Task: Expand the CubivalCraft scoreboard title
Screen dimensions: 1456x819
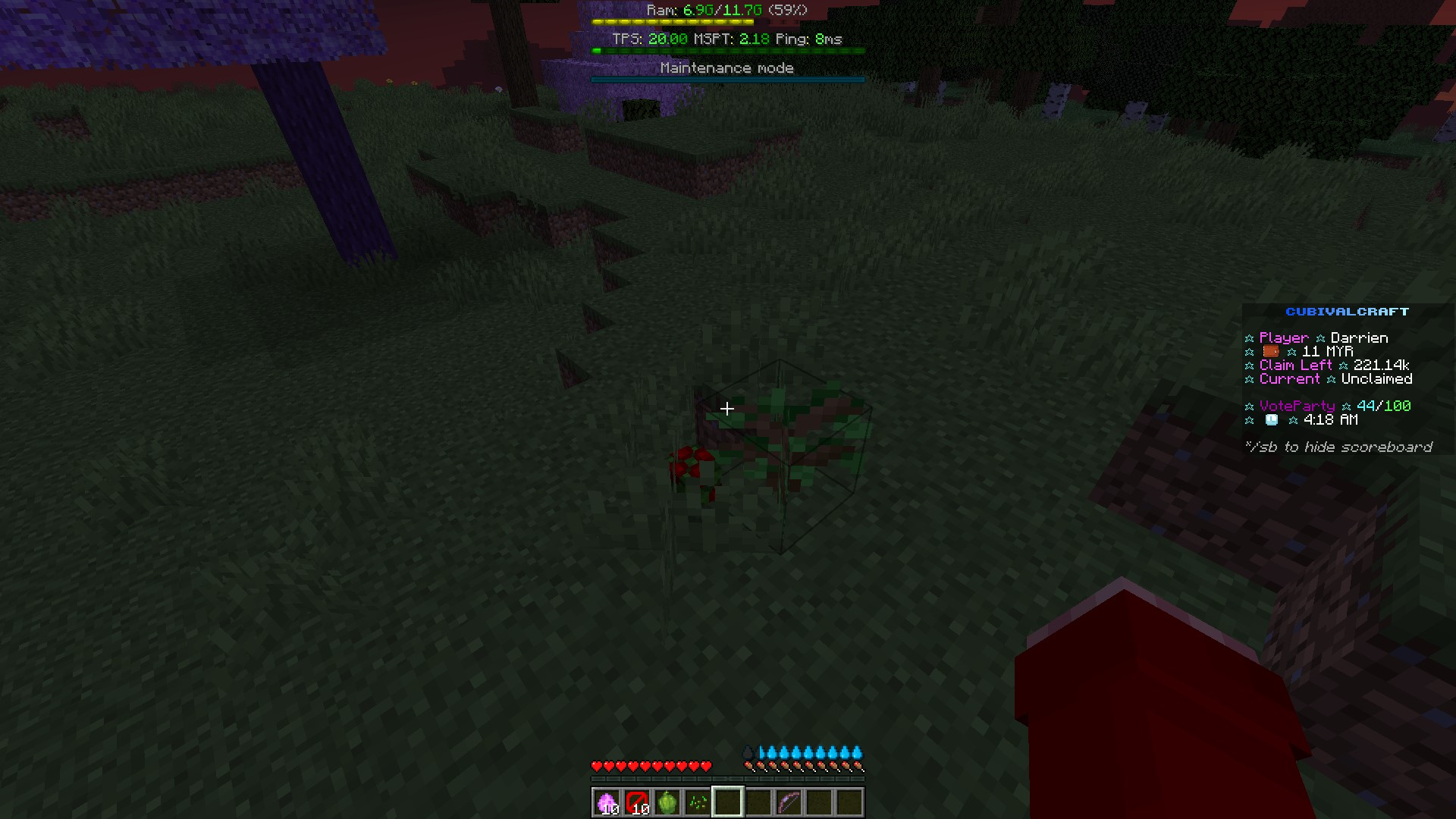Action: click(1346, 311)
